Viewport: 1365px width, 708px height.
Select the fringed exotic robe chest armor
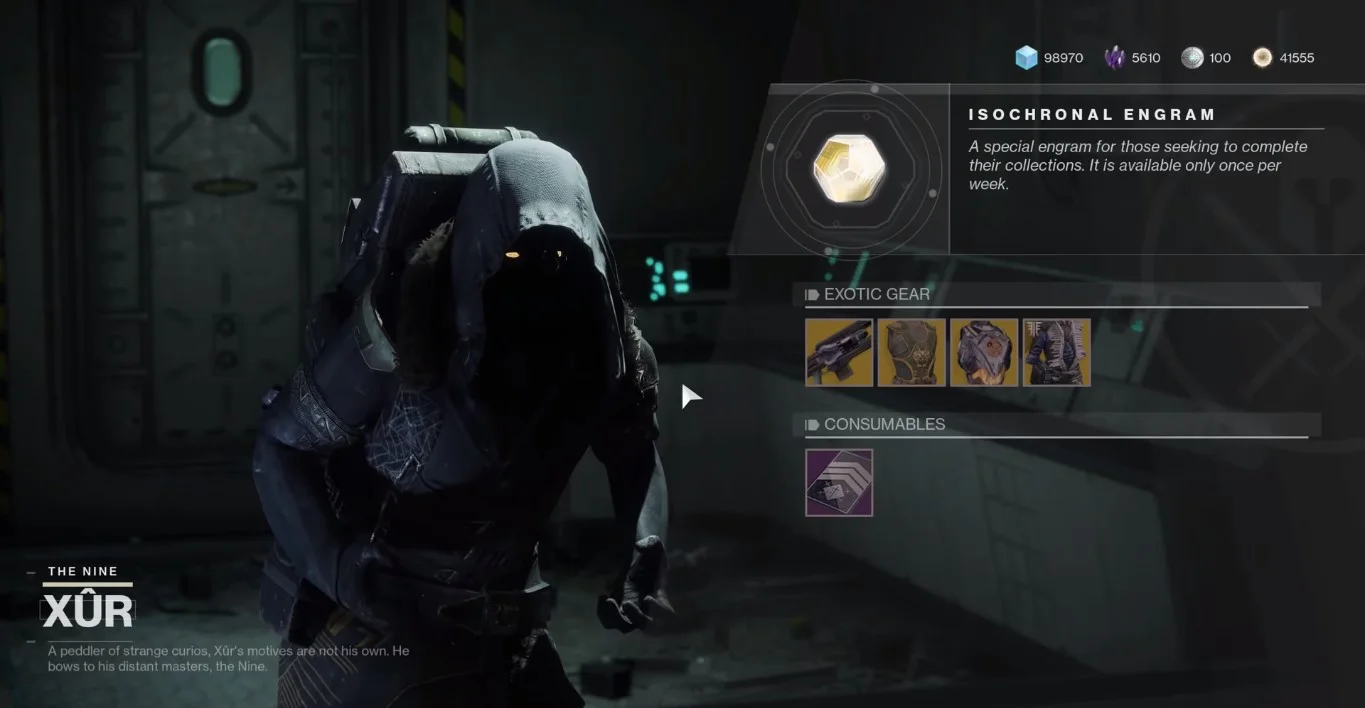coord(1056,352)
